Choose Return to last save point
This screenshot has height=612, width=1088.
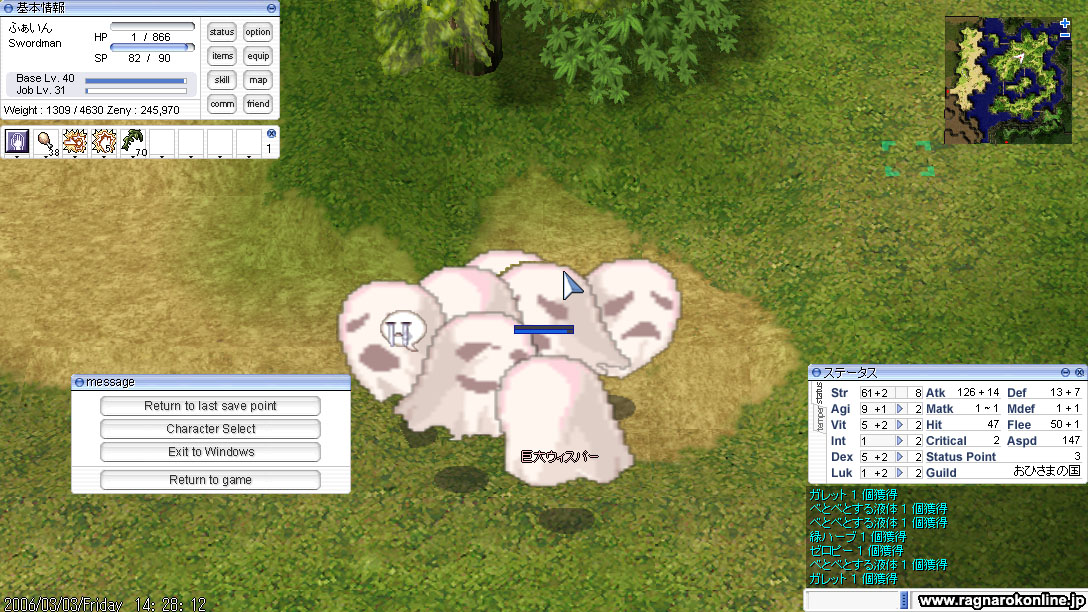210,406
